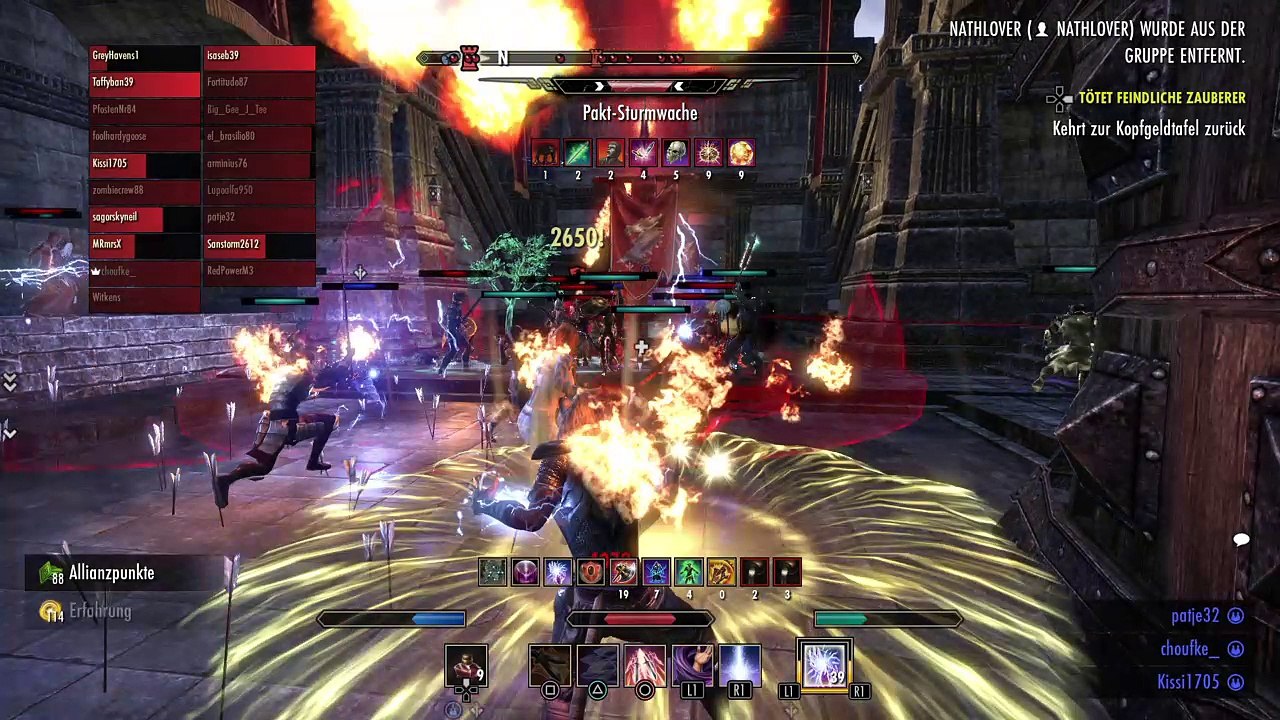Screen dimensions: 1280x720
Task: Click the compass bar
Action: pyautogui.click(x=640, y=58)
